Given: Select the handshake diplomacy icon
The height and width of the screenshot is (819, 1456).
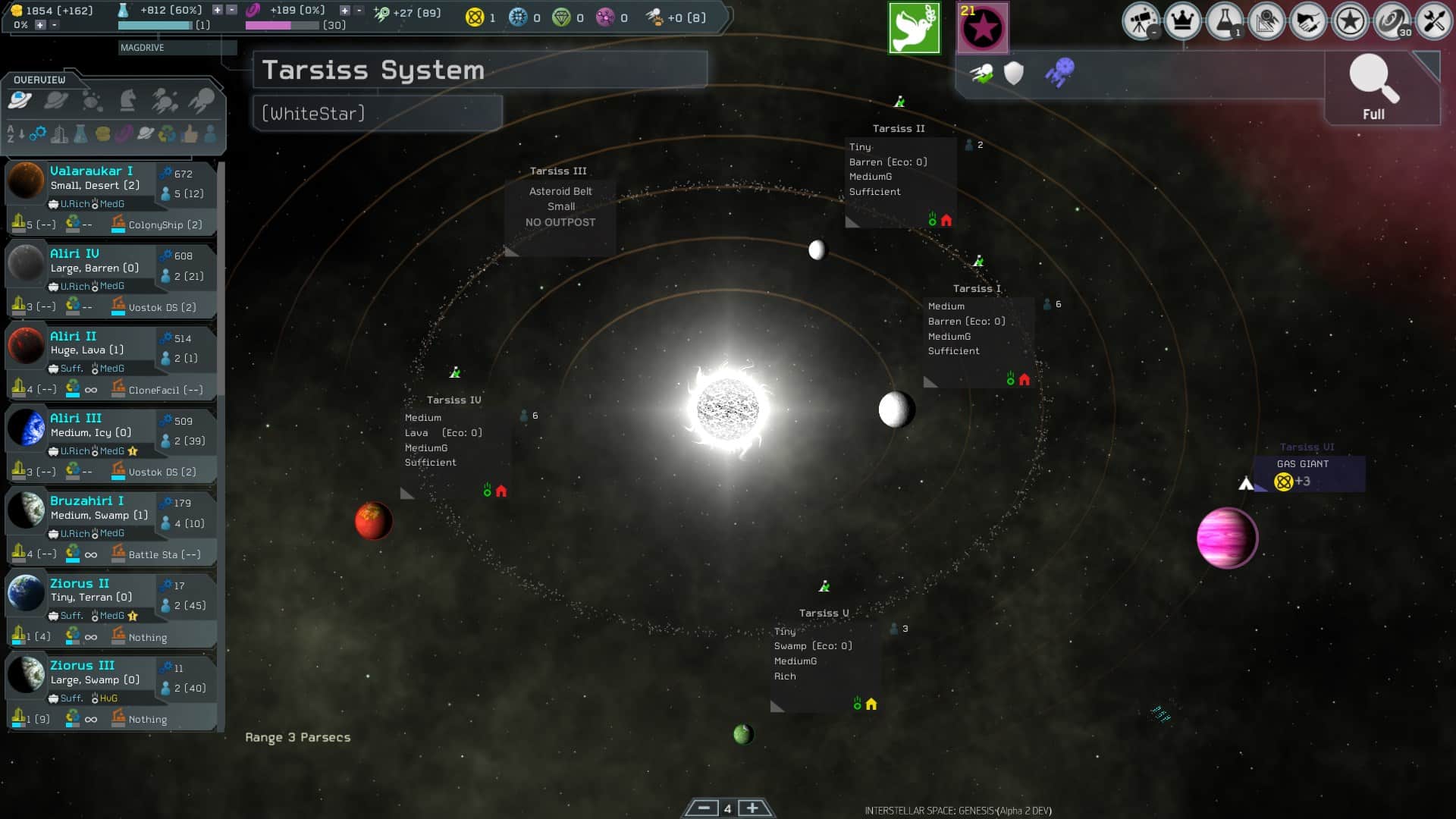Looking at the screenshot, I should [x=1310, y=21].
